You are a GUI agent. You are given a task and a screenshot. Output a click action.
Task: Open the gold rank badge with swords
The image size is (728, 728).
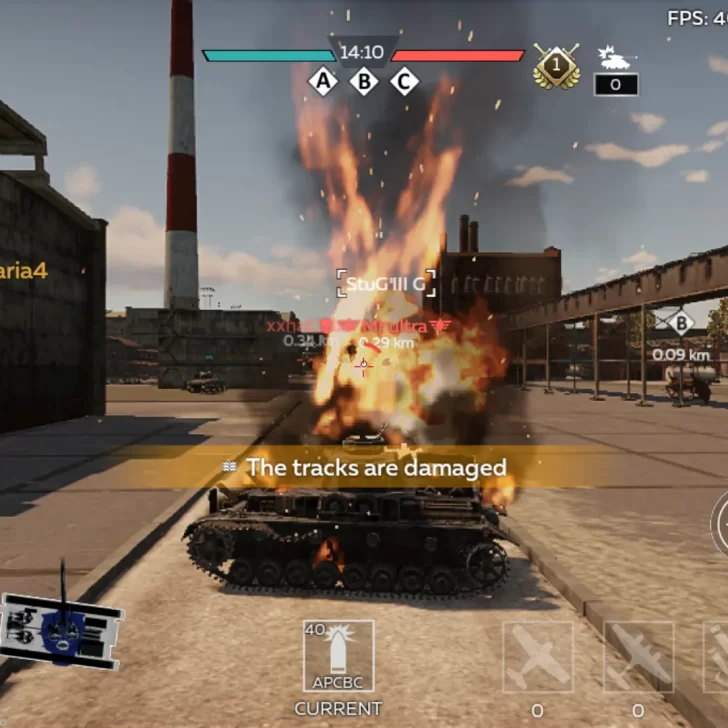click(556, 65)
